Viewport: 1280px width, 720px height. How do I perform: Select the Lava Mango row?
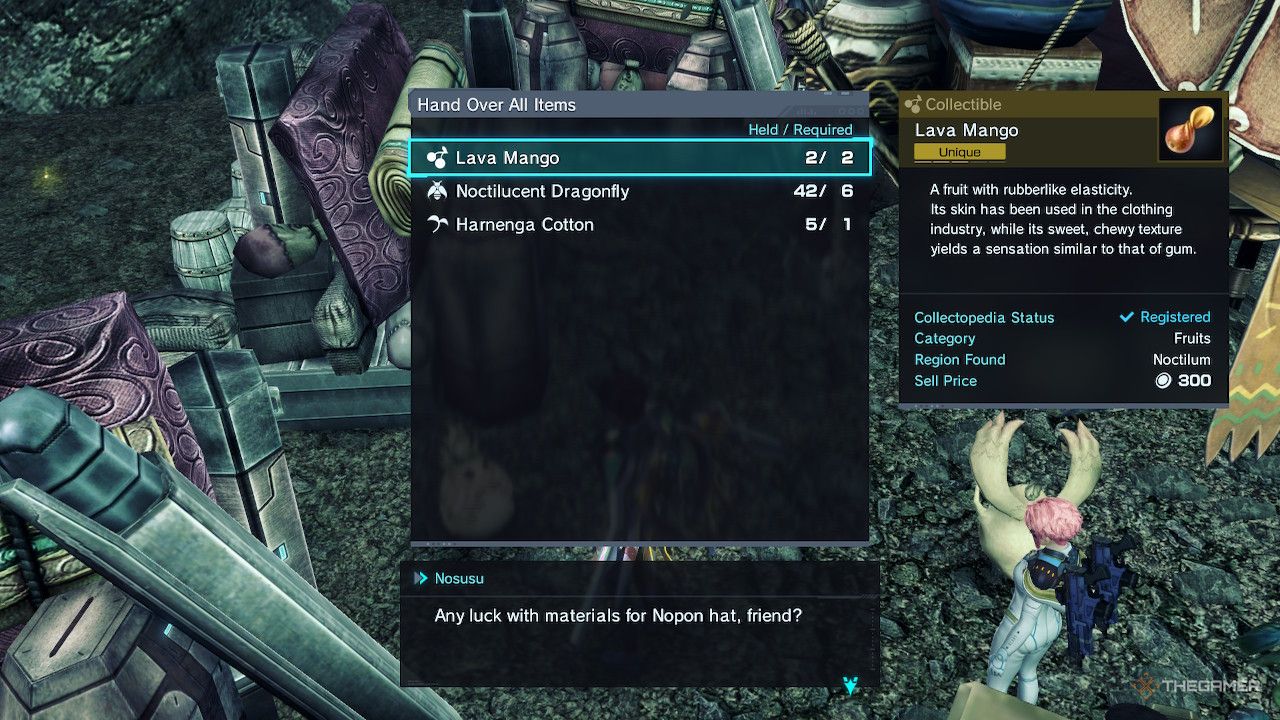tap(639, 158)
